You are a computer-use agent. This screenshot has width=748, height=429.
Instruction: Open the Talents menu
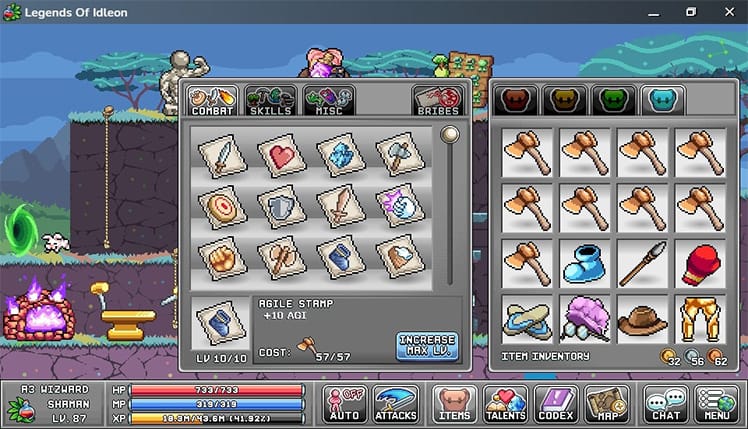tap(505, 402)
